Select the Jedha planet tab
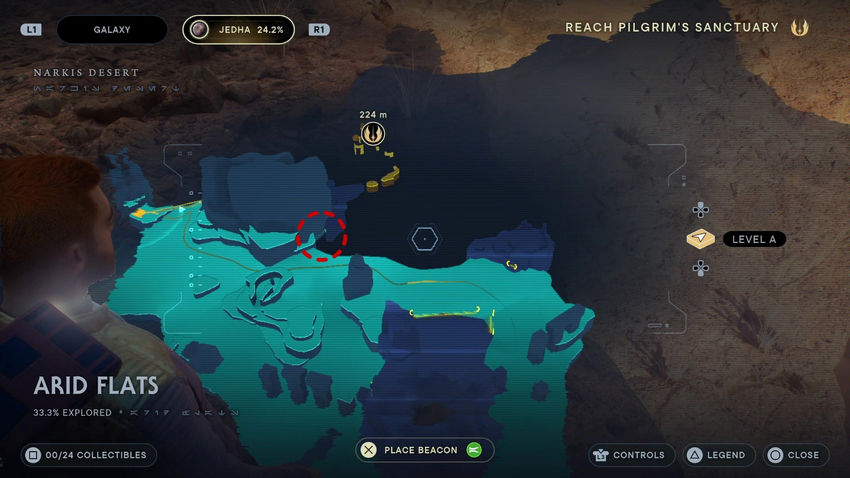 239,30
